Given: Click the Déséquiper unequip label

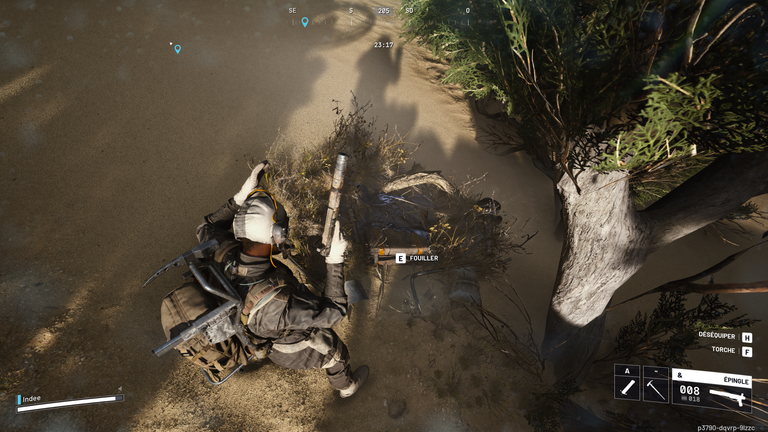Looking at the screenshot, I should pyautogui.click(x=715, y=337).
